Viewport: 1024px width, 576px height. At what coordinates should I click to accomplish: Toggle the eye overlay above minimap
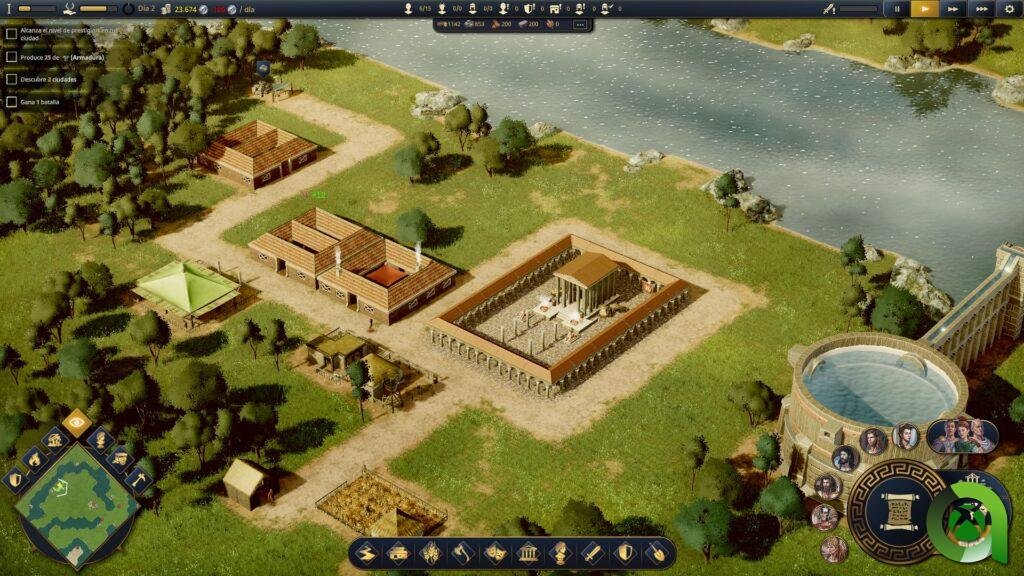77,421
